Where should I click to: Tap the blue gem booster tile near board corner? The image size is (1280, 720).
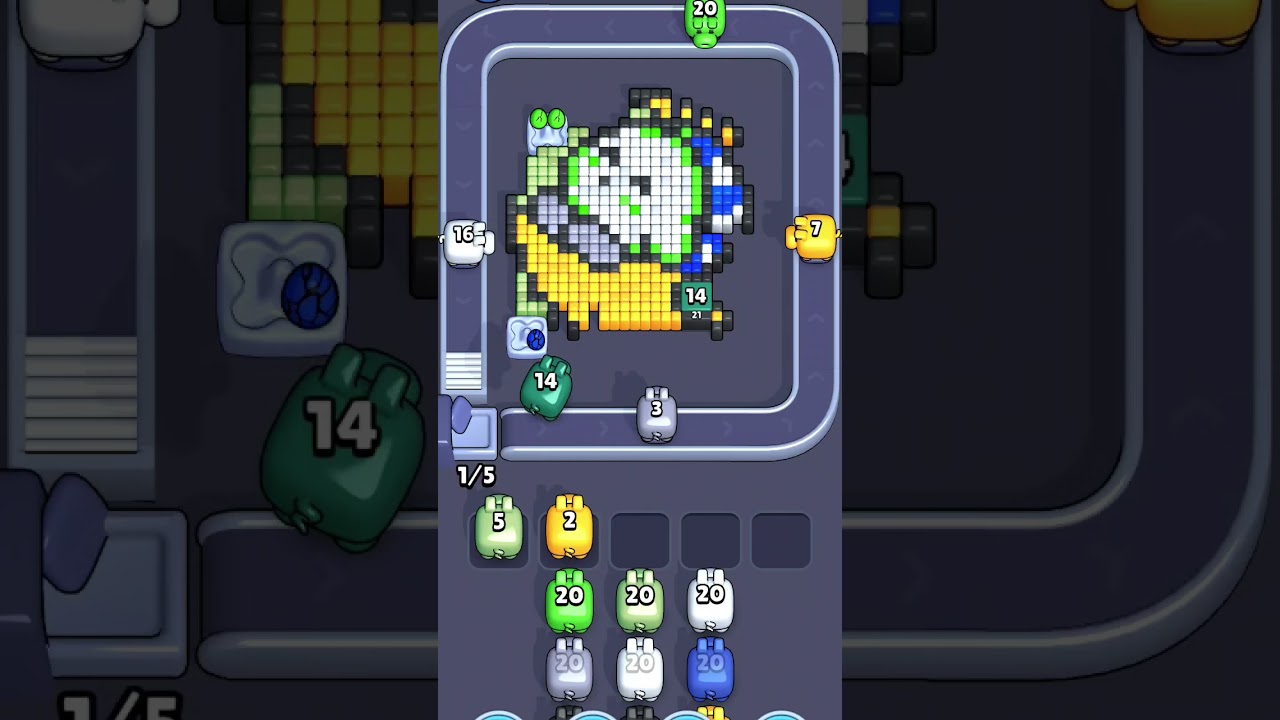pos(529,337)
